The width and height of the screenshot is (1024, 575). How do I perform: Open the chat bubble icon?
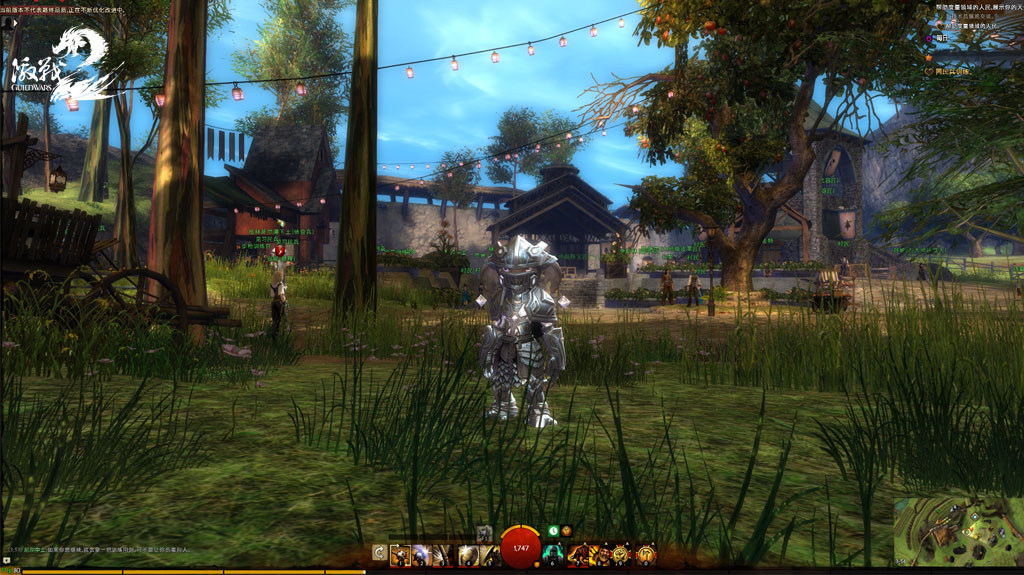coord(6,560)
